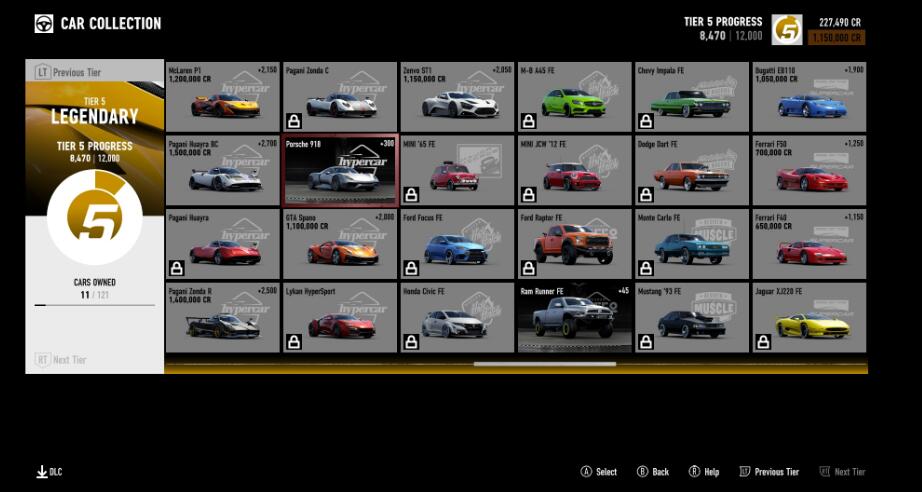Select the Dodge Dart FE tile
The height and width of the screenshot is (492, 922).
coord(691,170)
